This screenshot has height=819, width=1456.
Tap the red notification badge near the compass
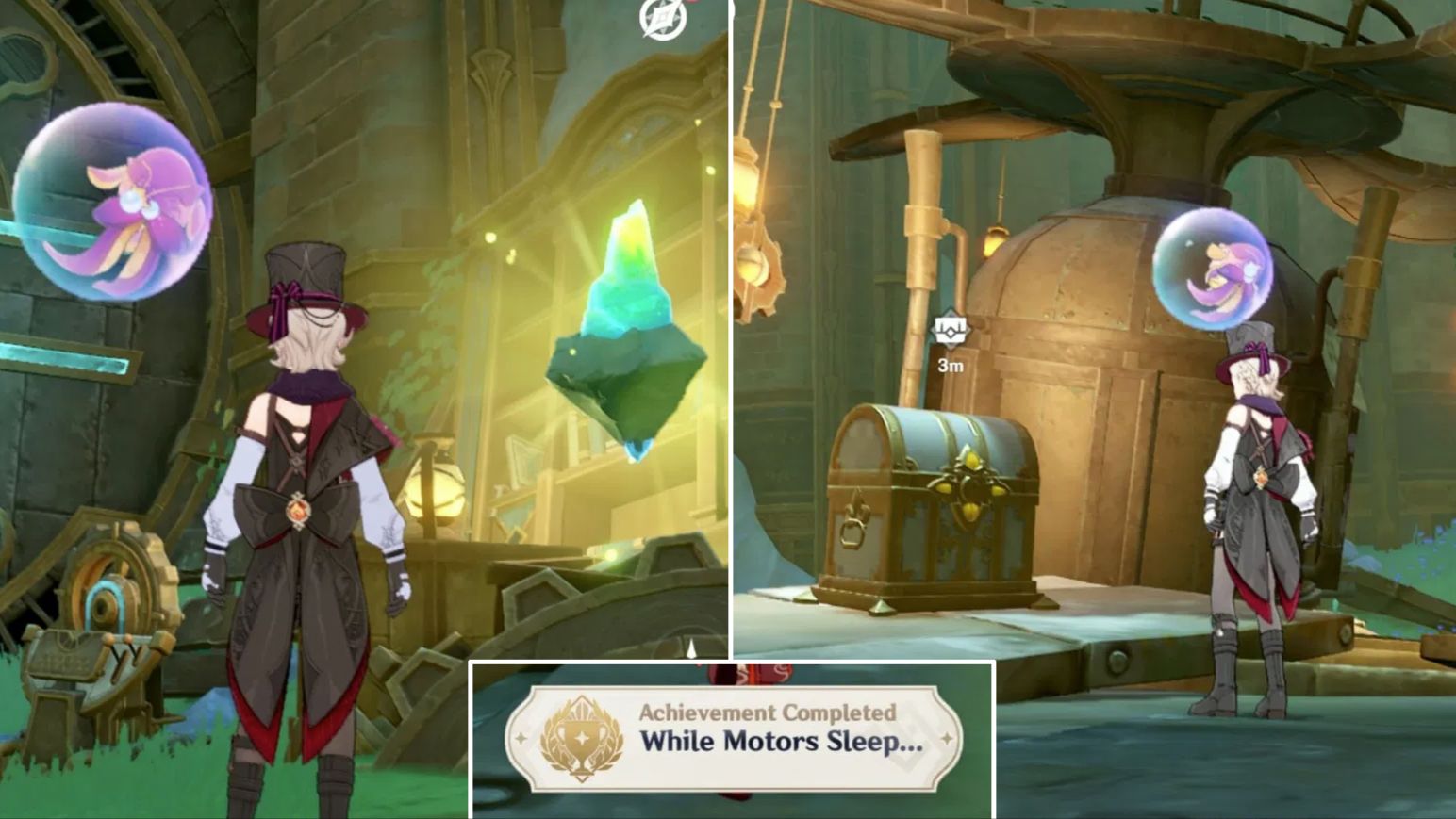click(691, 5)
